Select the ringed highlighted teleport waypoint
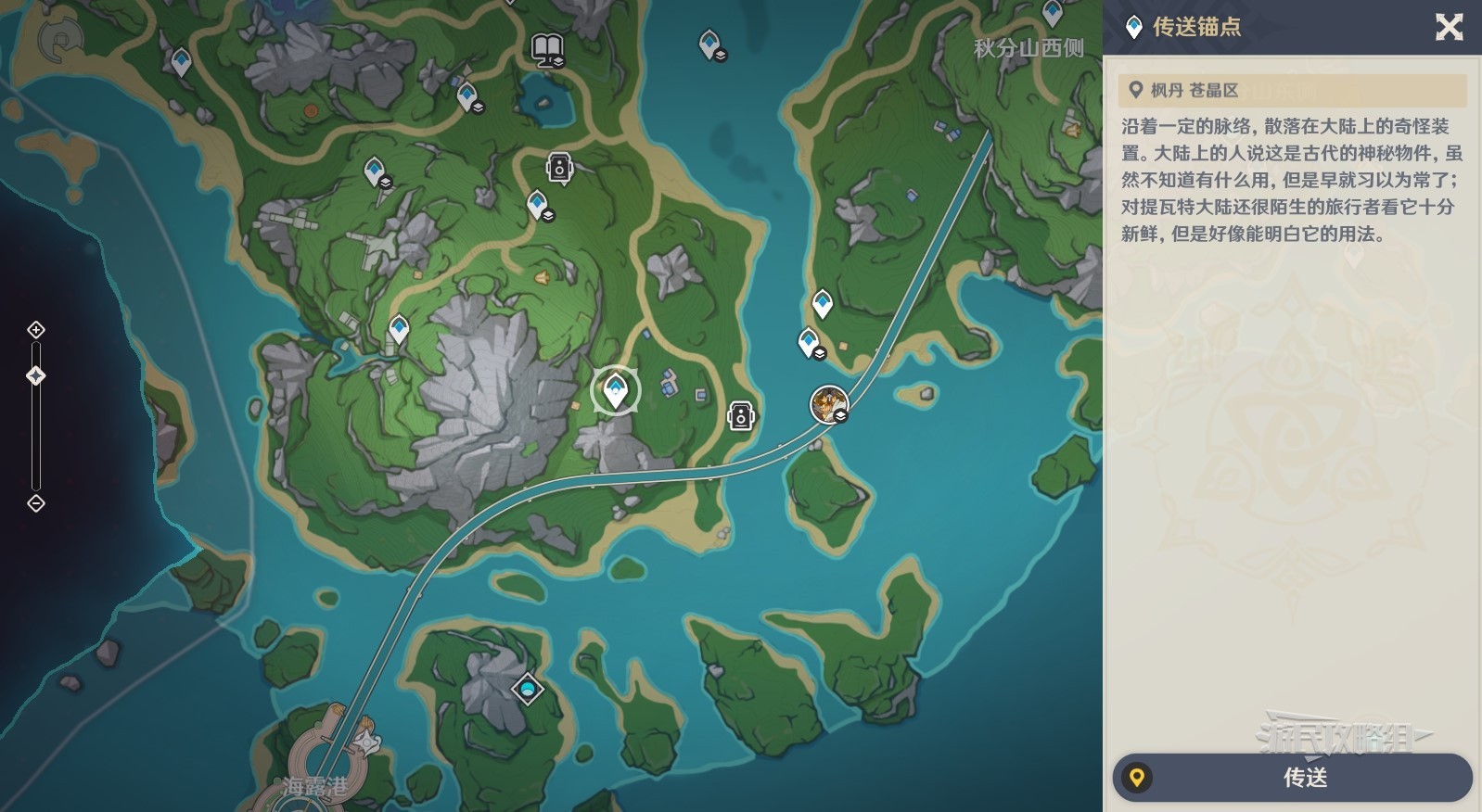Image resolution: width=1482 pixels, height=812 pixels. point(615,390)
